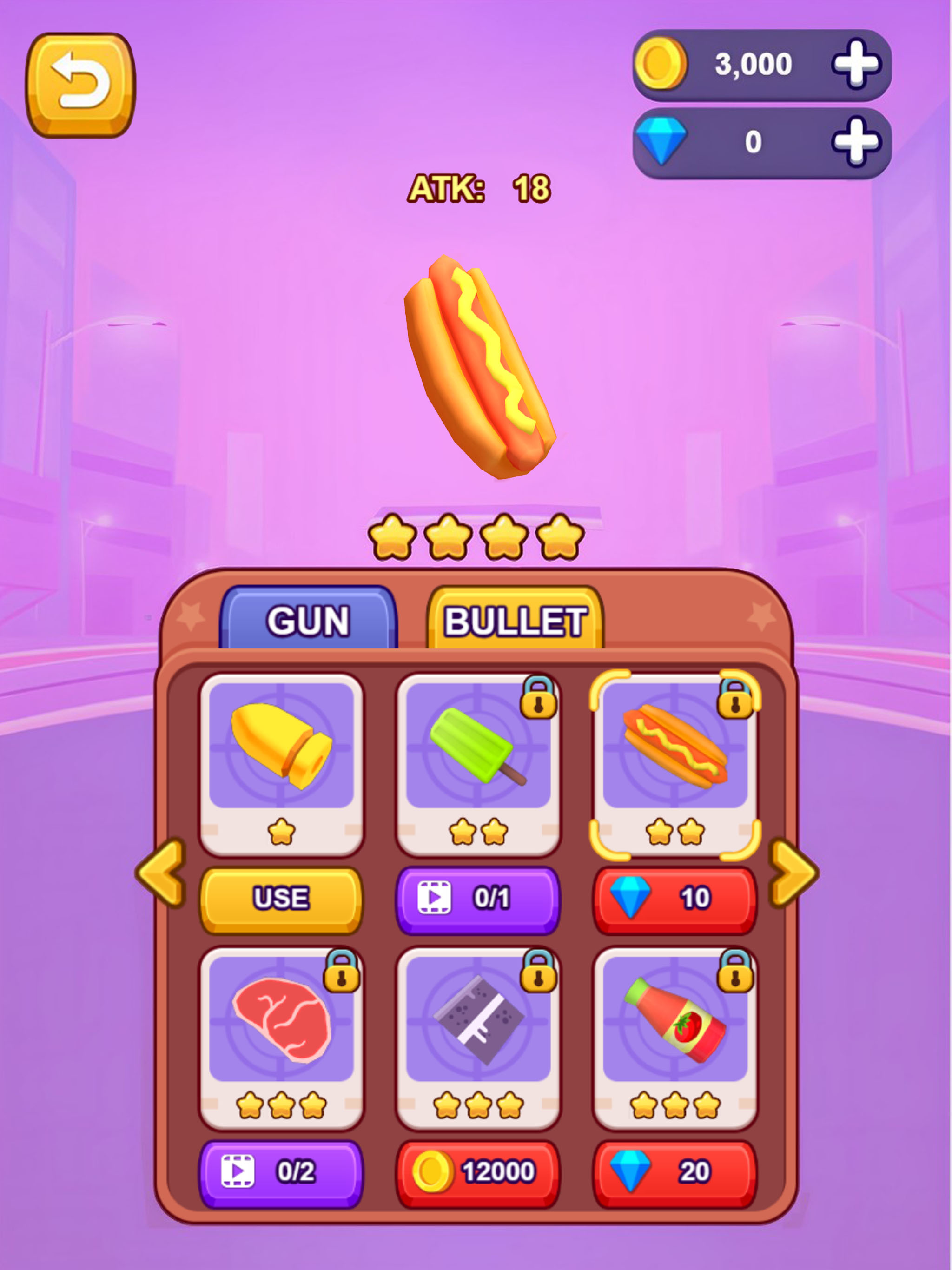Select the ketchup bottle bullet card
The height and width of the screenshot is (1270, 952).
pos(674,1037)
